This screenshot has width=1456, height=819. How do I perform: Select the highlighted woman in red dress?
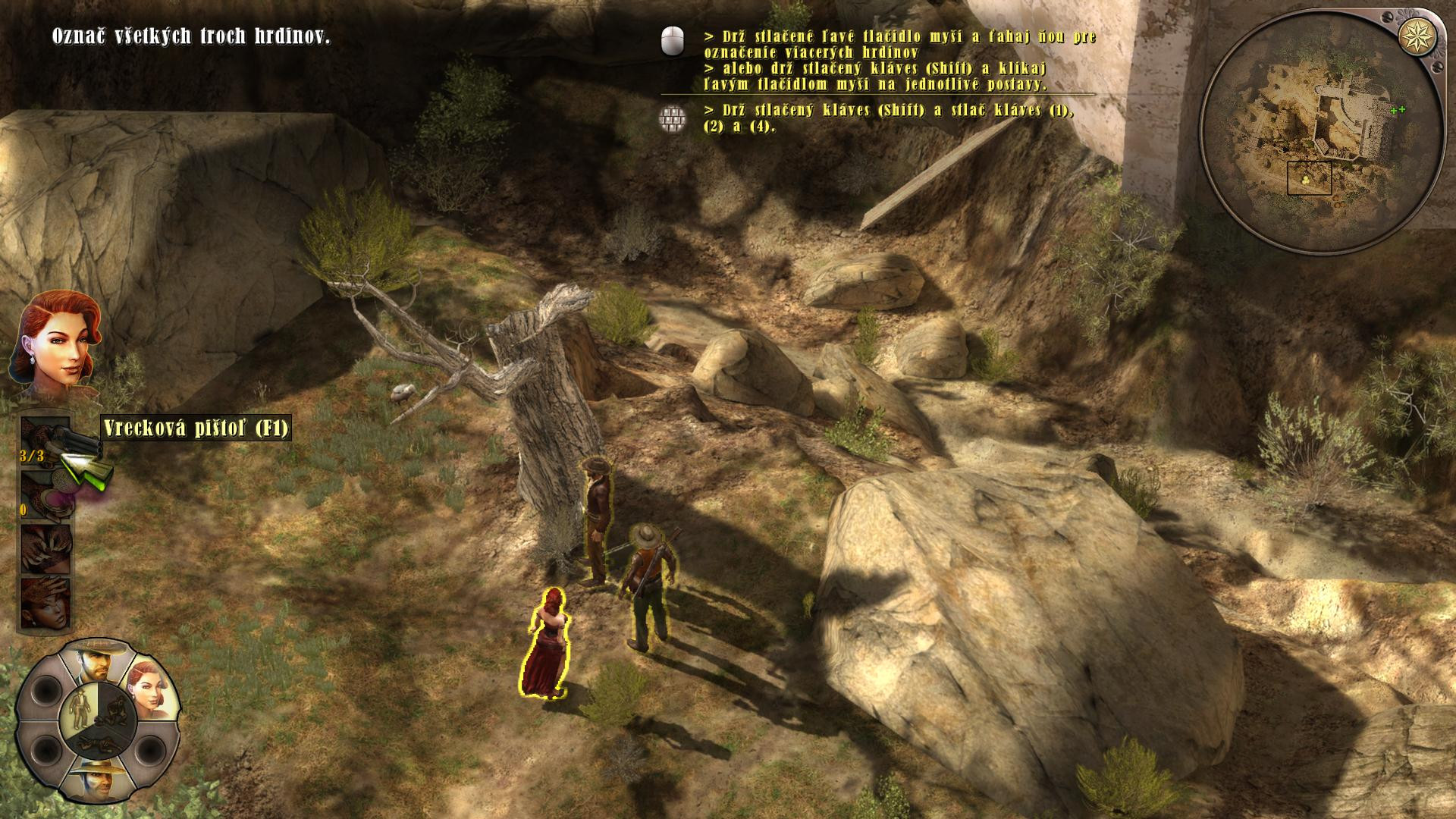pos(548,643)
